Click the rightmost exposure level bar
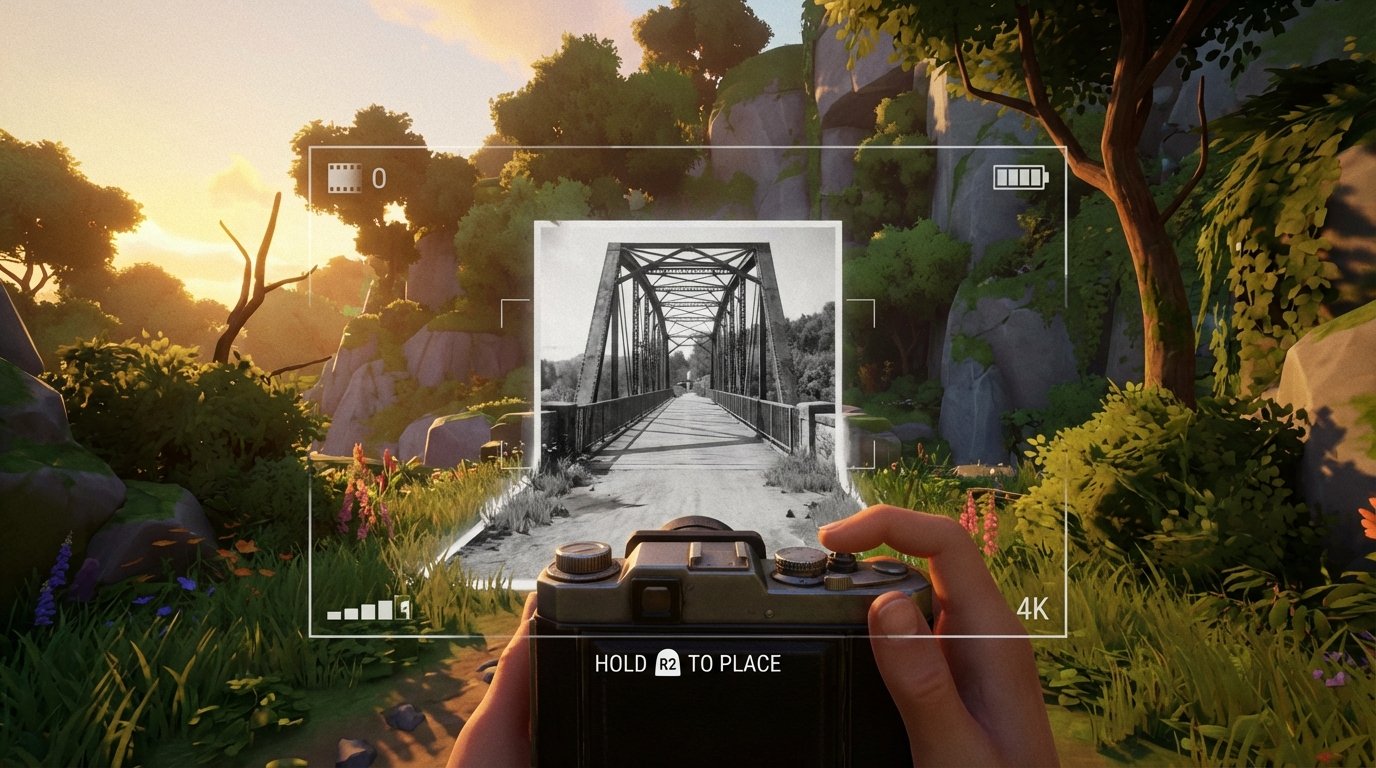1376x768 pixels. (399, 605)
